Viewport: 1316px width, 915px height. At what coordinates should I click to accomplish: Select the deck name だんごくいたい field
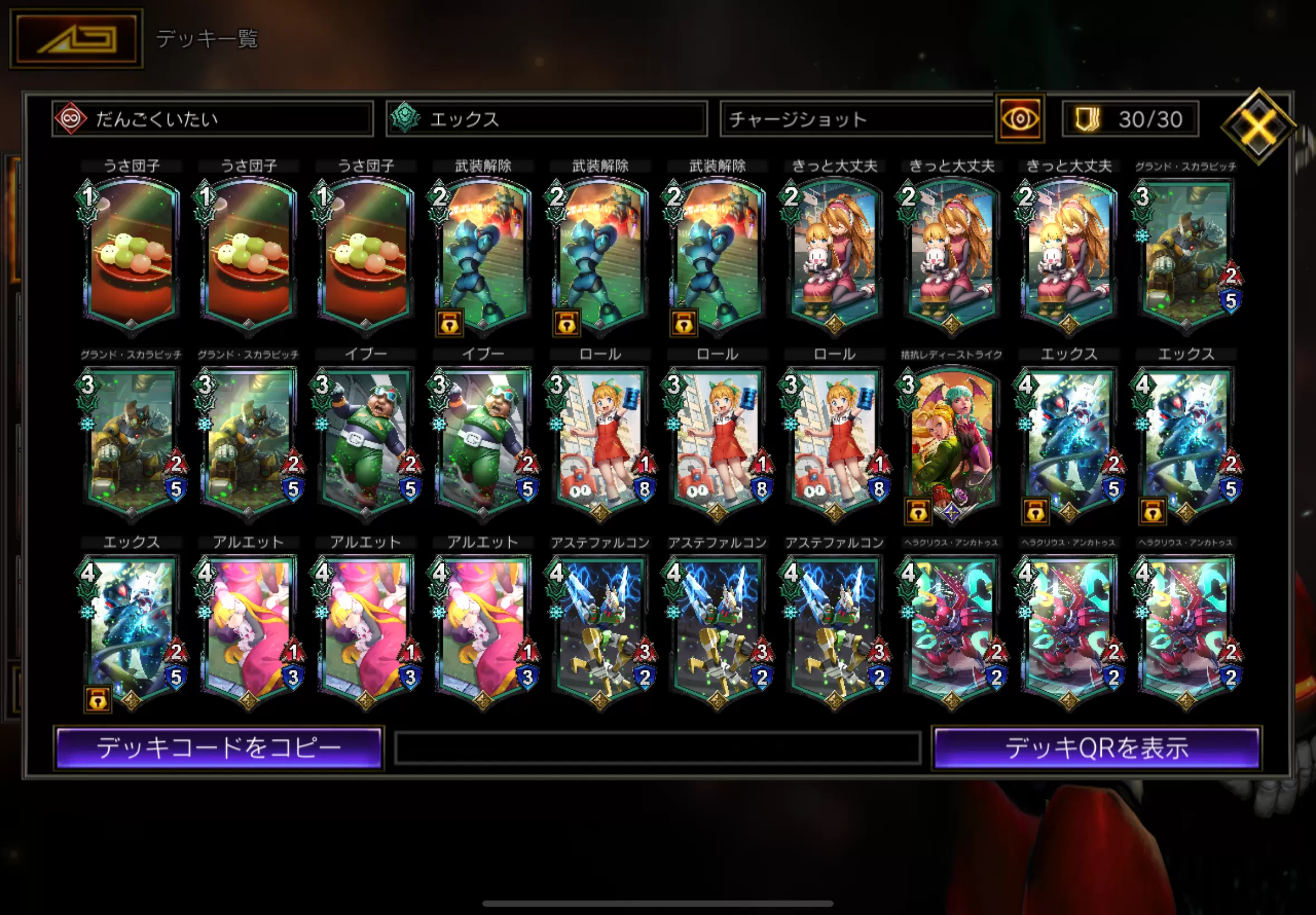(x=212, y=119)
